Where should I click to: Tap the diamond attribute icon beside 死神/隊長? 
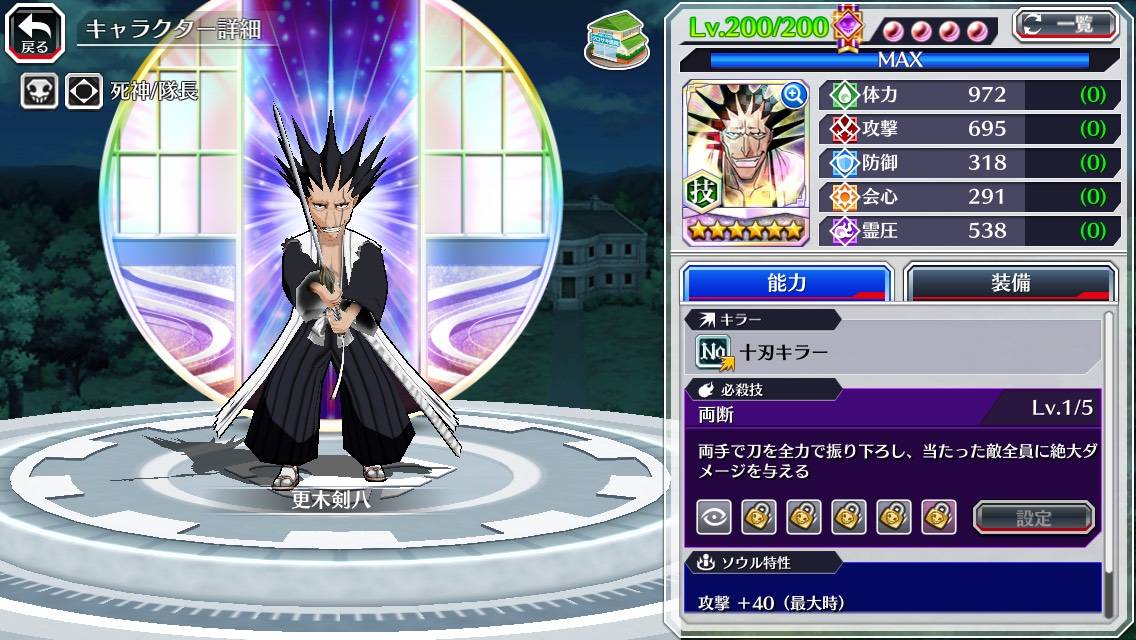click(x=84, y=92)
